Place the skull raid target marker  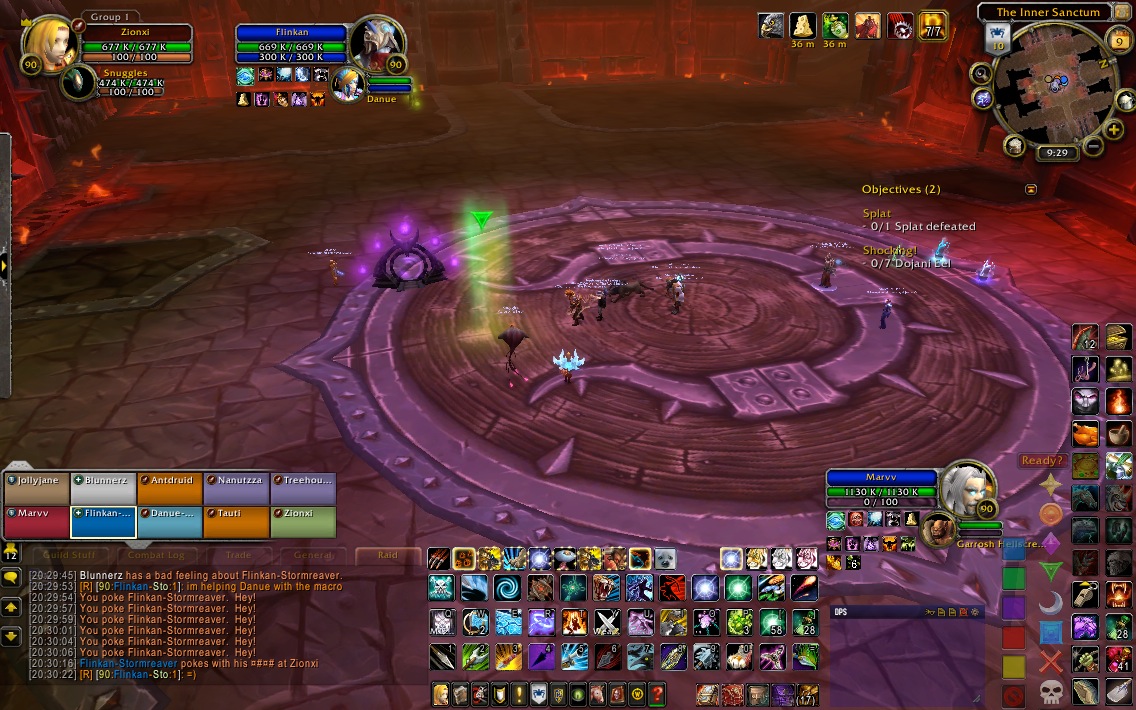tap(1050, 691)
